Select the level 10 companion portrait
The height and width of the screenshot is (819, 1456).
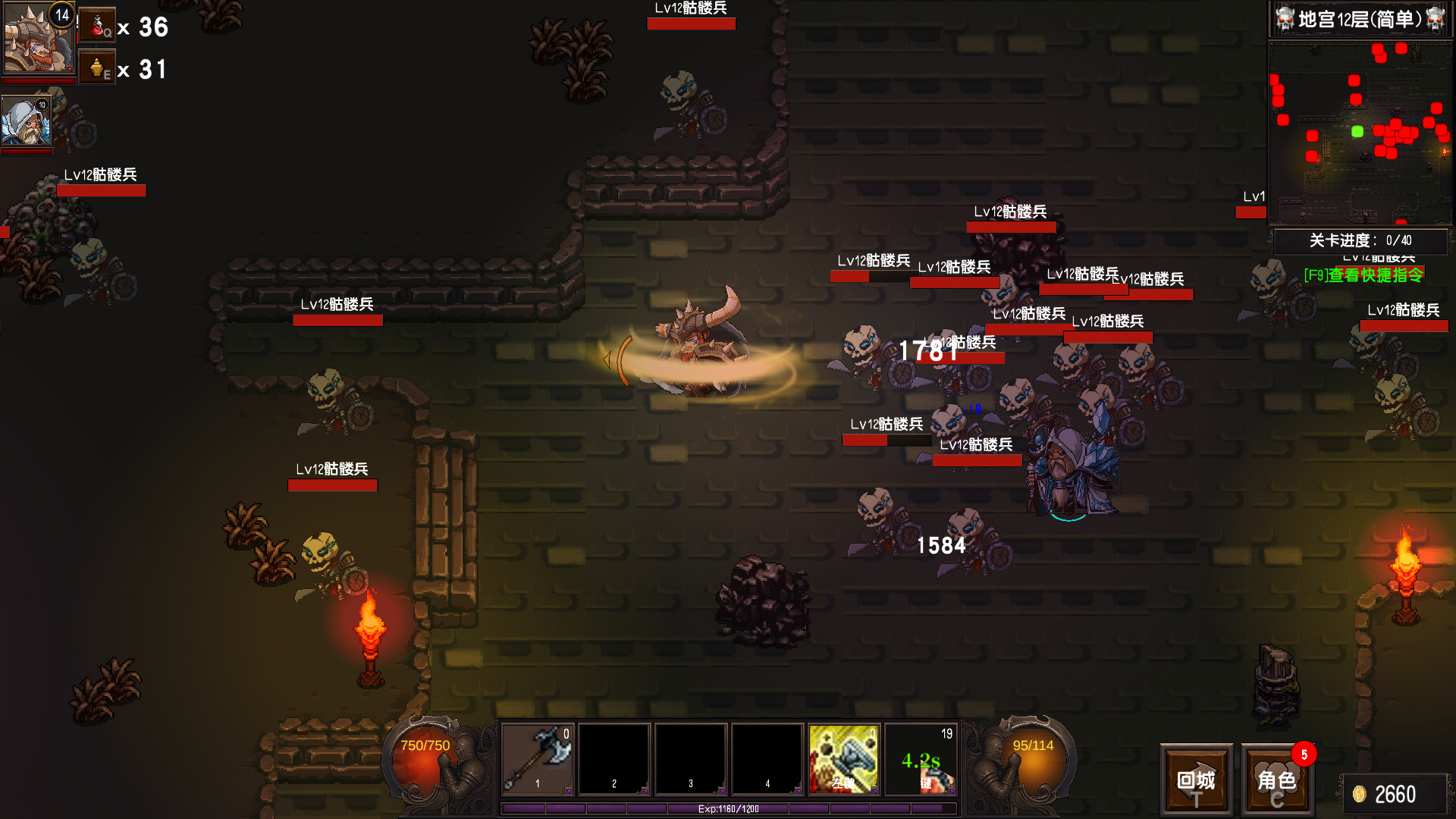click(x=27, y=121)
